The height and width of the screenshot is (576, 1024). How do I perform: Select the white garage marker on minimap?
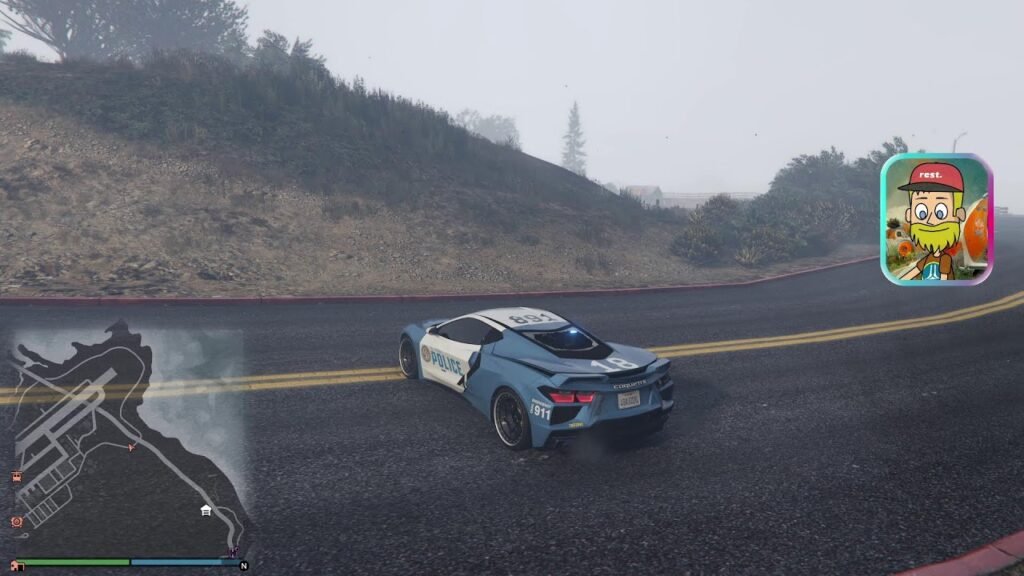[205, 510]
